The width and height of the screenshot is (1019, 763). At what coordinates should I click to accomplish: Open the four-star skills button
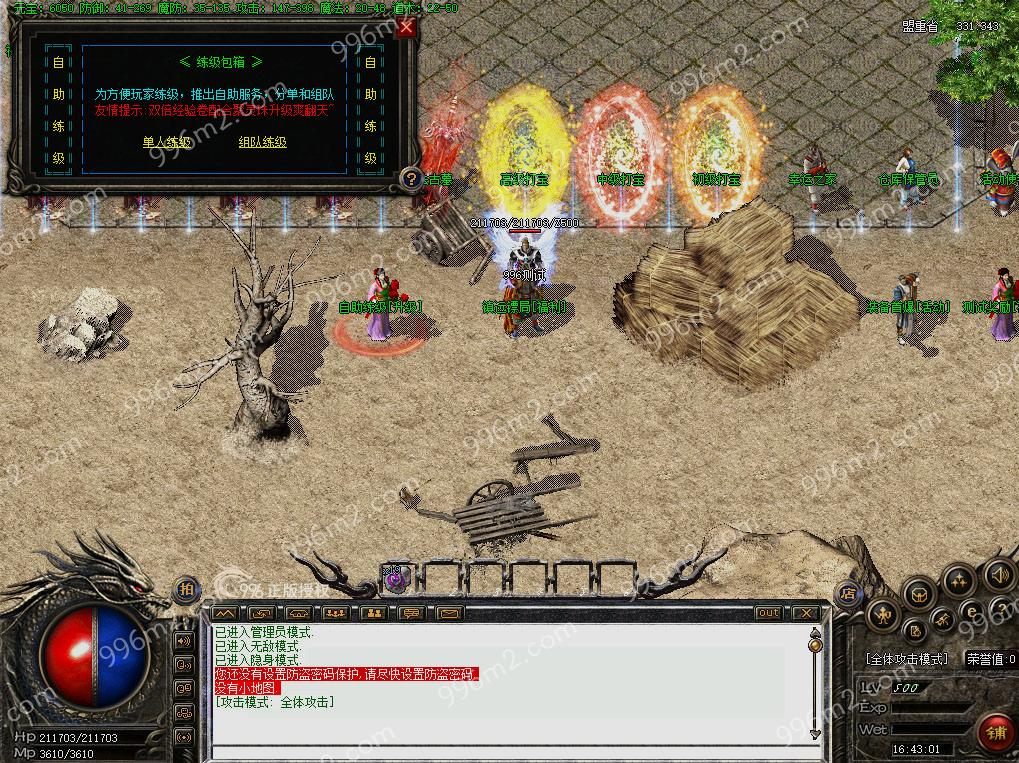click(x=958, y=580)
